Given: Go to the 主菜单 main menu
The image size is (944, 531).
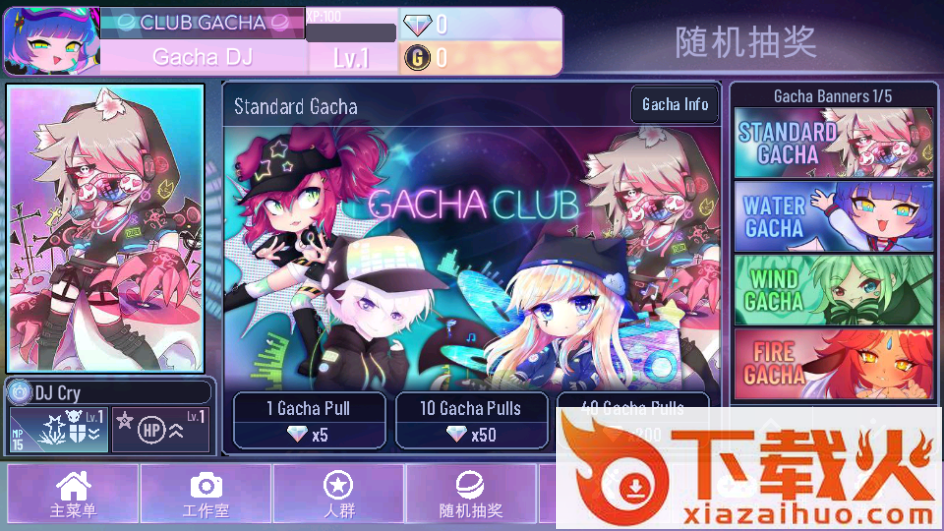Looking at the screenshot, I should pyautogui.click(x=73, y=495).
